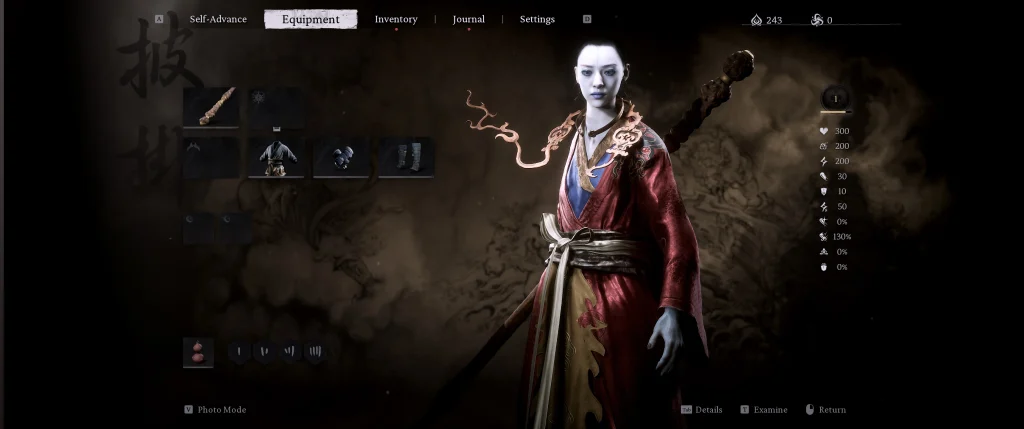The height and width of the screenshot is (429, 1024).
Task: Choose the drink slot with four tally marks
Action: 315,352
